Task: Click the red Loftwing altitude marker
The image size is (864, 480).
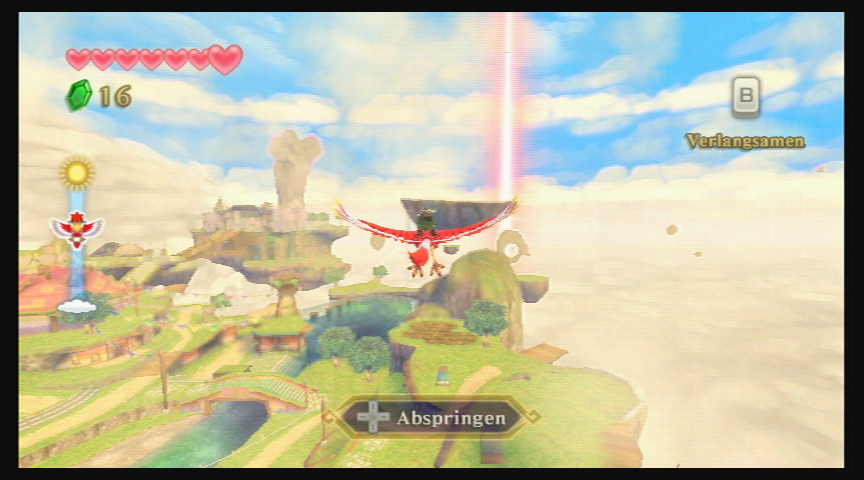Action: click(x=77, y=229)
